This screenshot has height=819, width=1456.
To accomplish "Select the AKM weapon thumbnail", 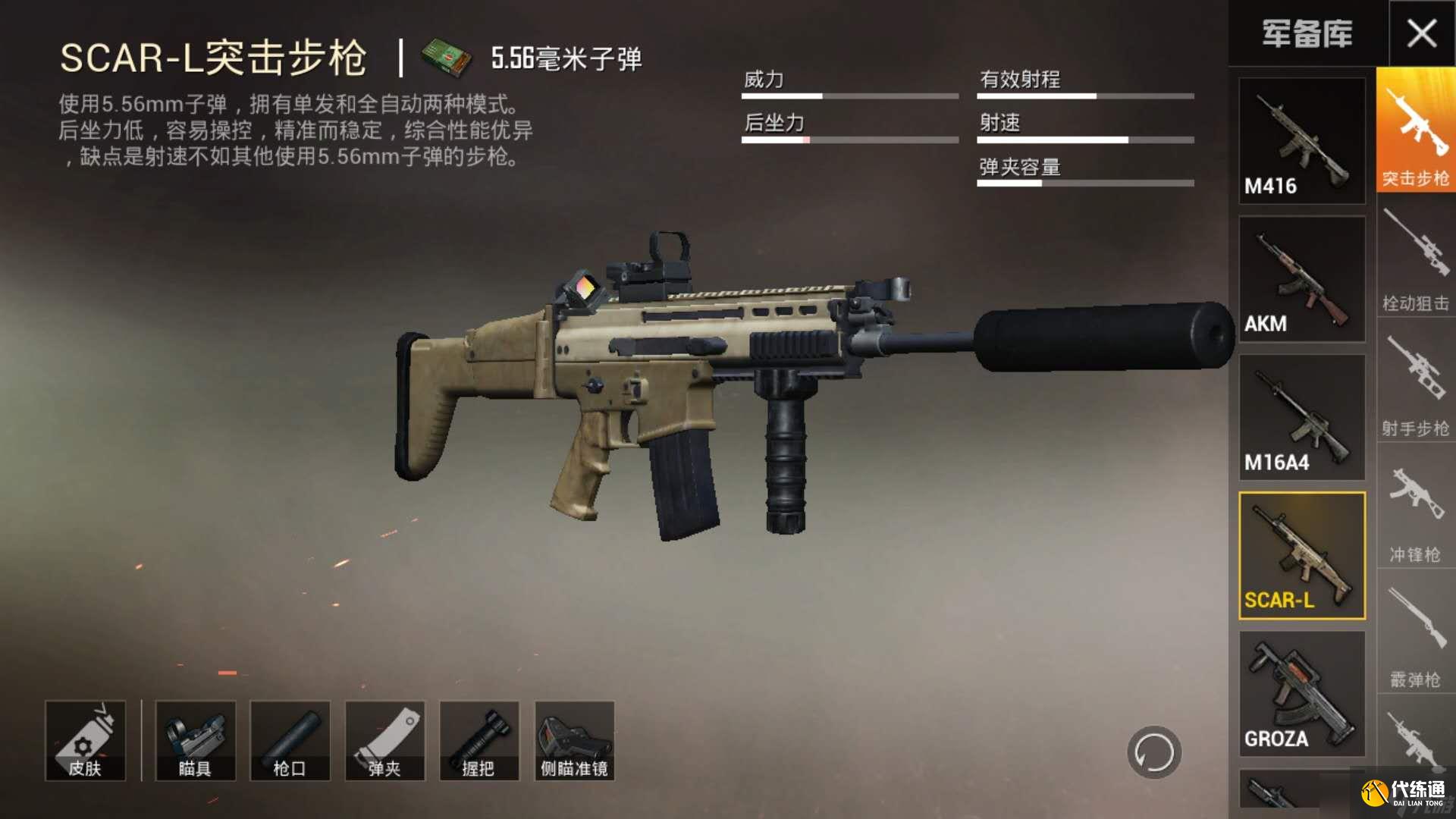I will 1301,278.
